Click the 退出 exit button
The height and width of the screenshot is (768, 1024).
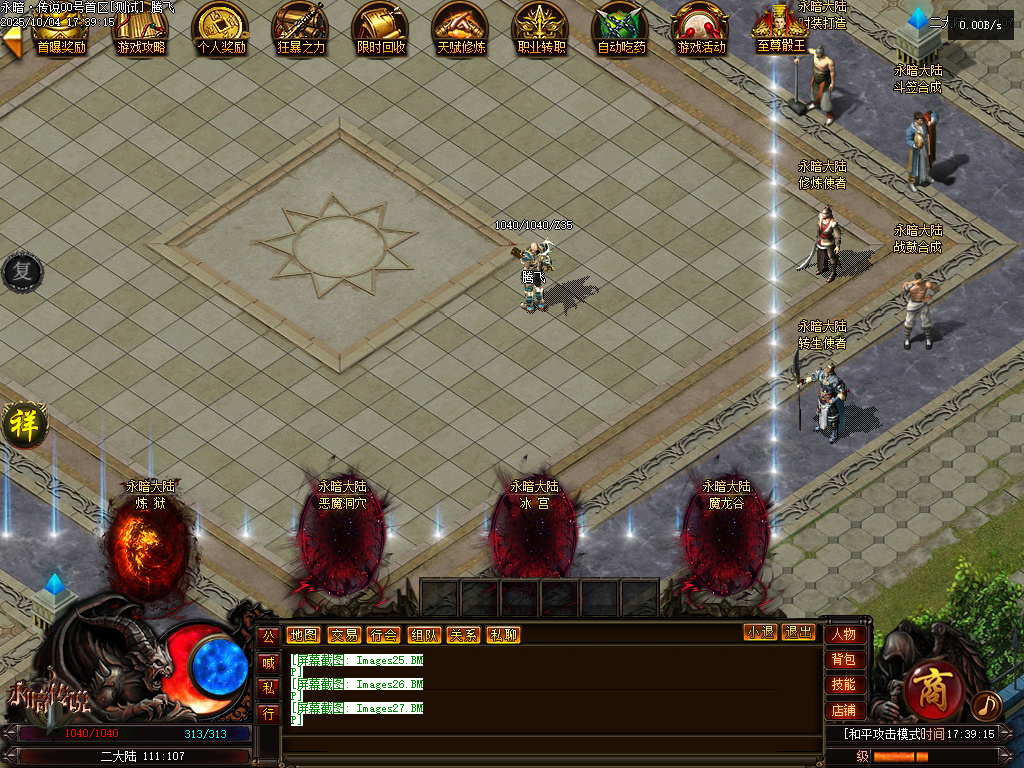(798, 632)
